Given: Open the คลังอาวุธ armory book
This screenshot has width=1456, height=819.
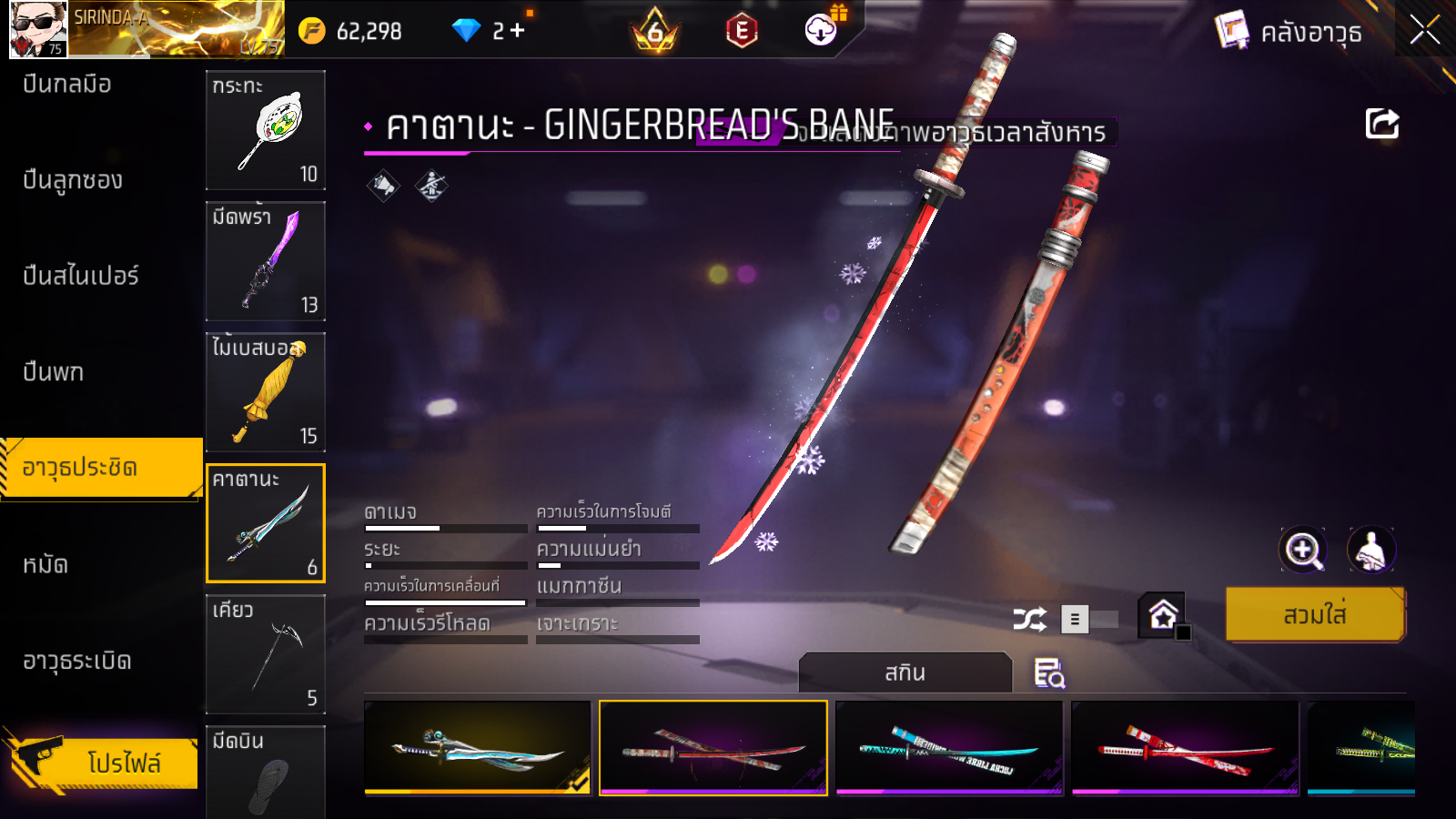Looking at the screenshot, I should click(1289, 33).
